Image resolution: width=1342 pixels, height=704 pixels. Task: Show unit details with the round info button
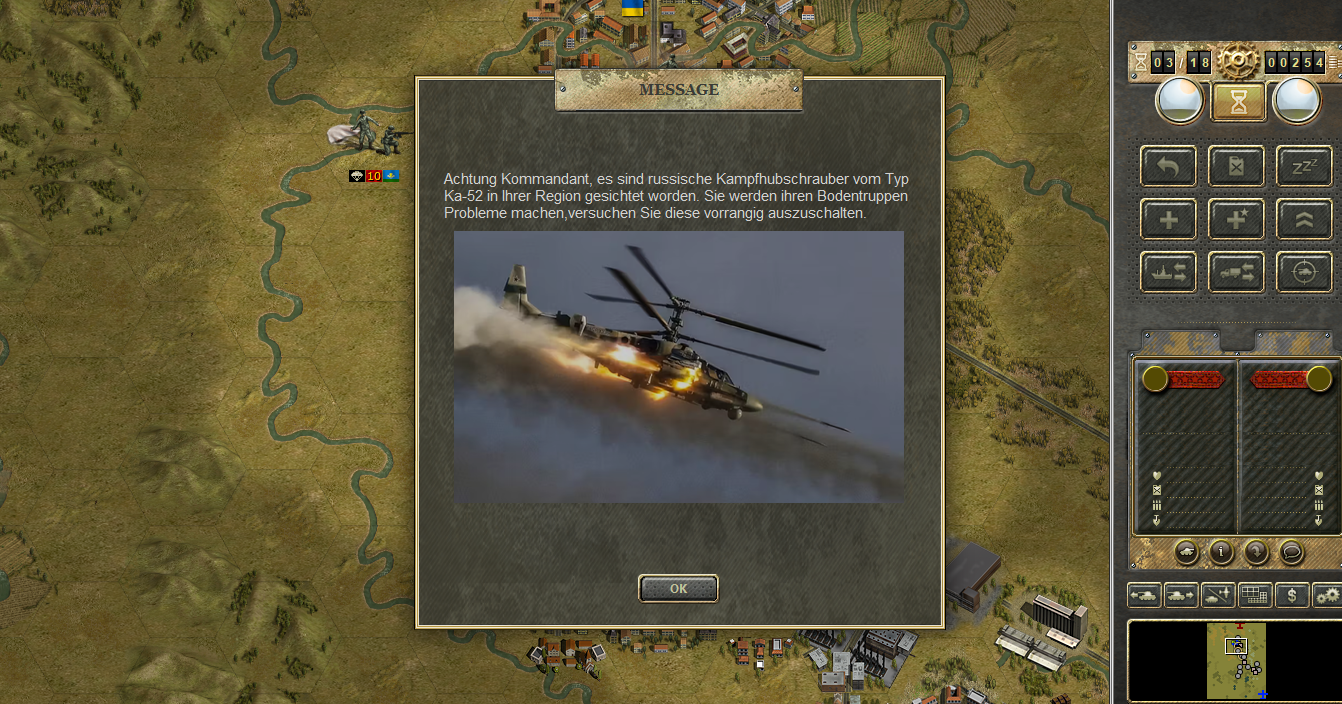pos(1221,551)
